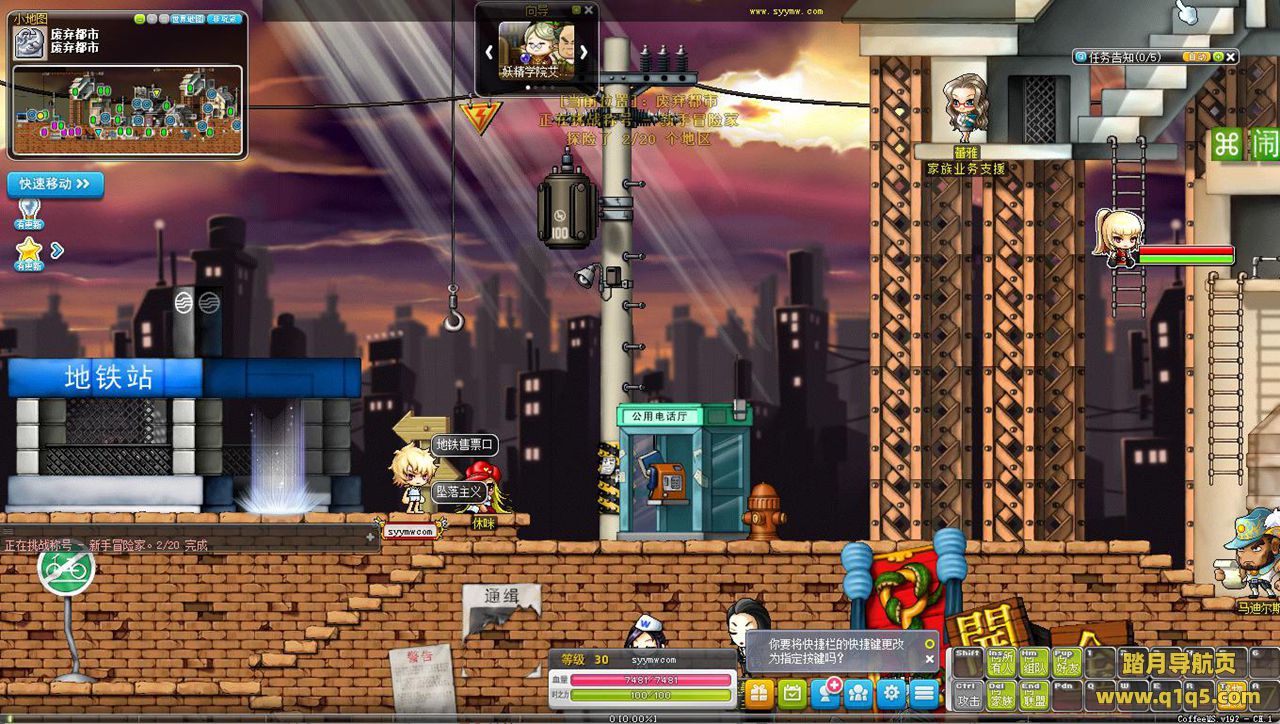This screenshot has width=1280, height=724.
Task: Close the 任务告知 quest tracker
Action: point(1230,57)
